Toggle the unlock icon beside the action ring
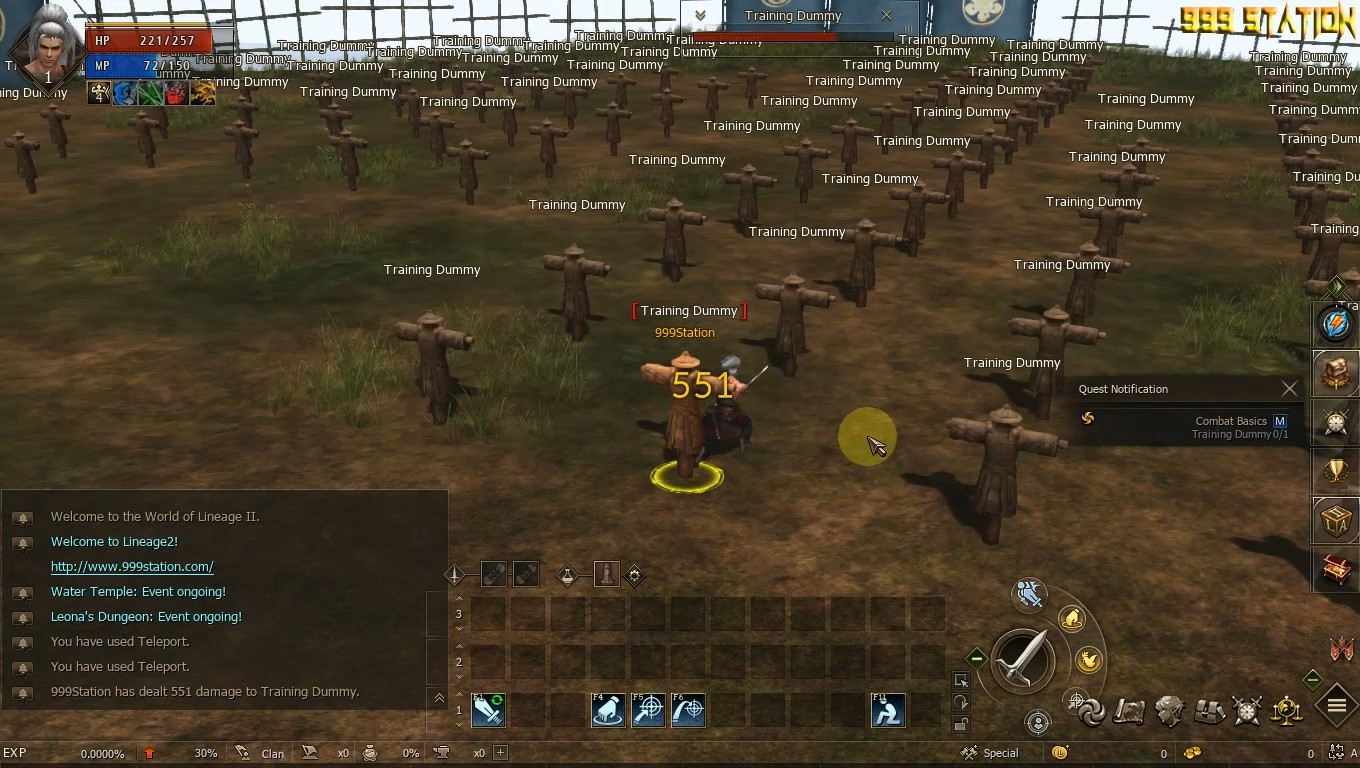 tap(960, 723)
